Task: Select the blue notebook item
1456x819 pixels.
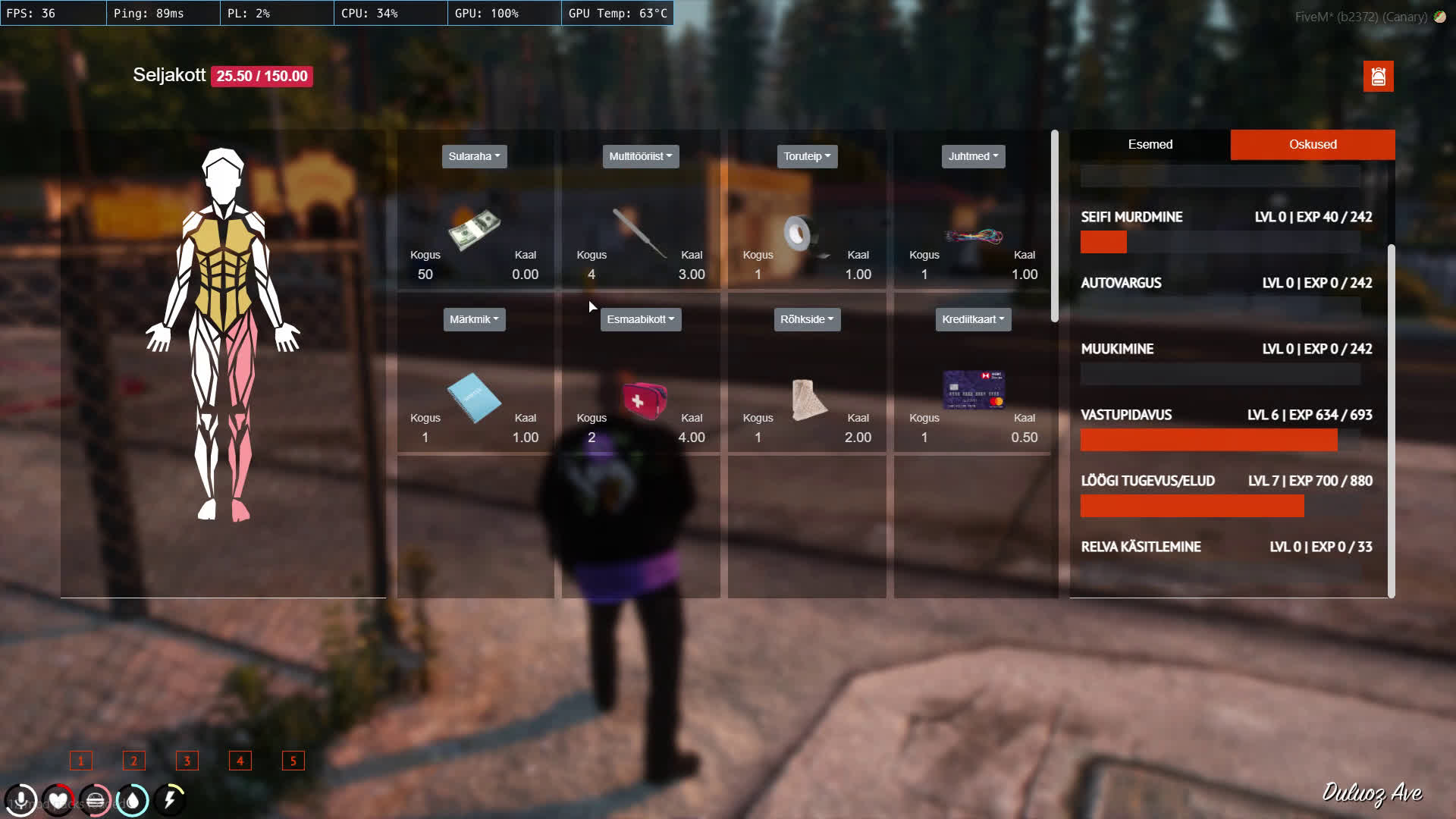Action: (474, 397)
